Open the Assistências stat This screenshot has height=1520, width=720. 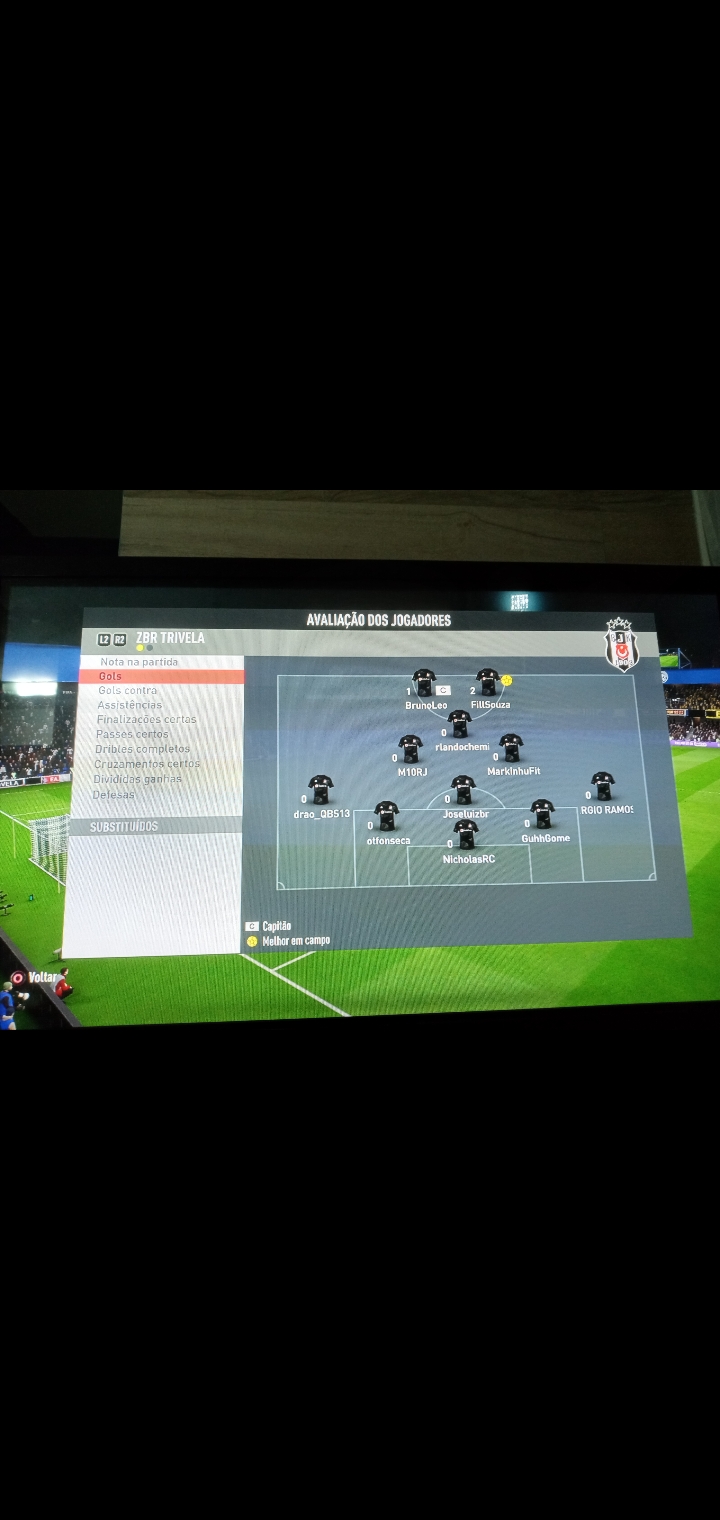click(x=129, y=705)
